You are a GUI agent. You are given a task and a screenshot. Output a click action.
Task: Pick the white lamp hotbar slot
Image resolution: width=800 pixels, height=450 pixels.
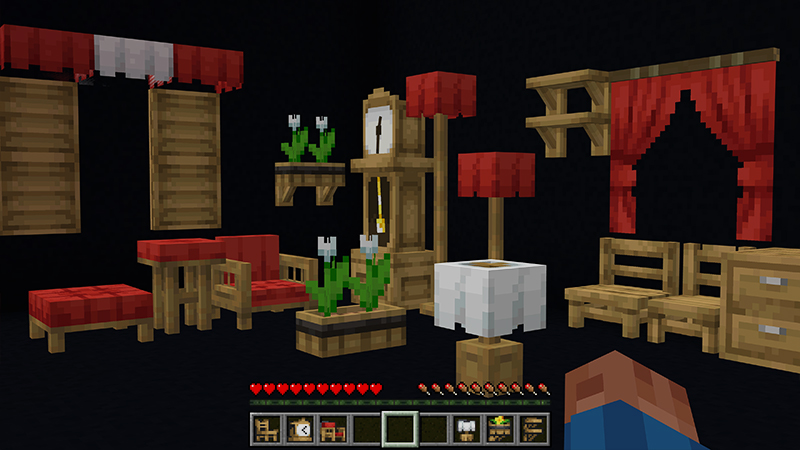point(466,429)
